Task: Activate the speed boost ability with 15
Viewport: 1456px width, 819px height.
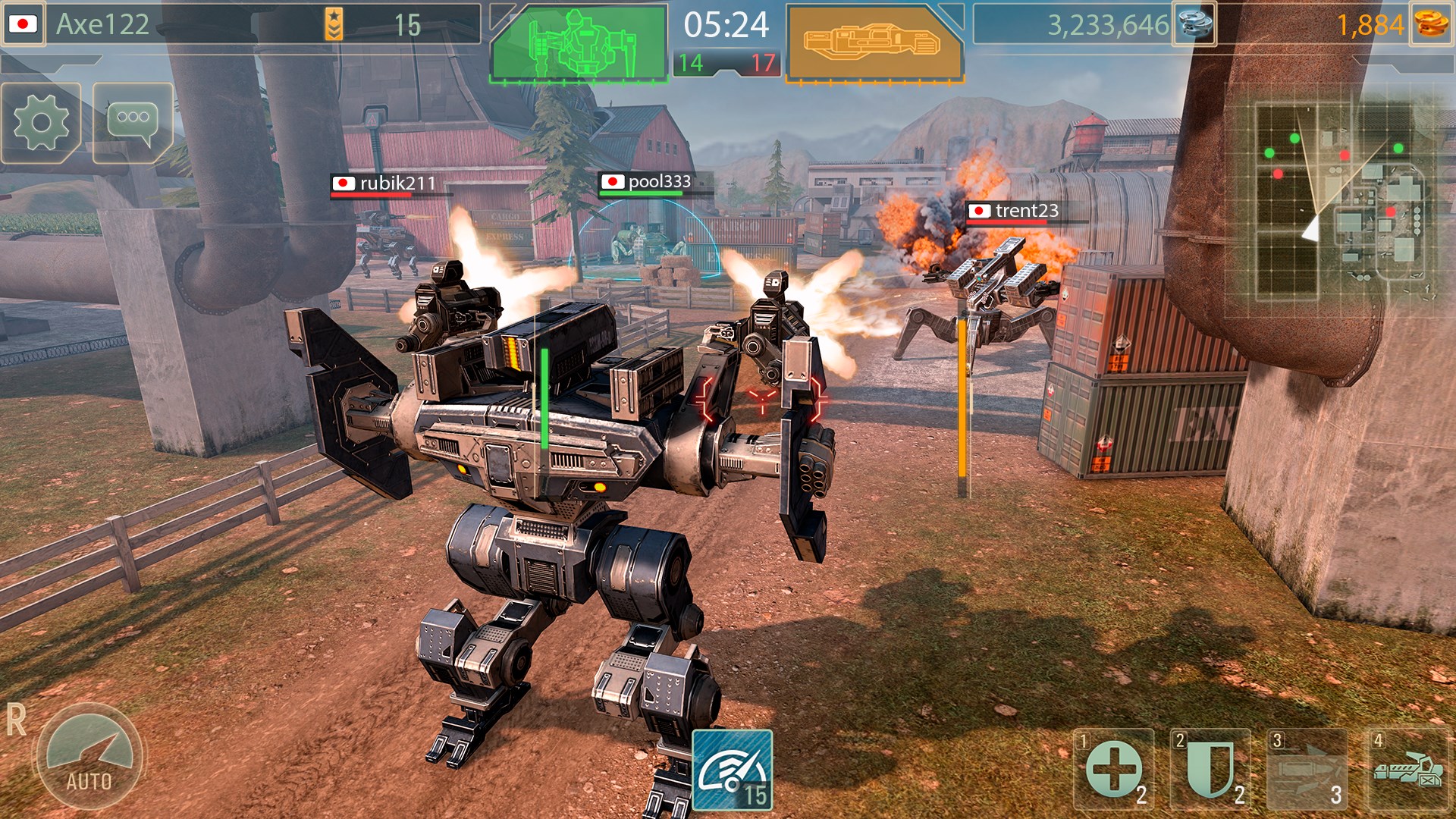Action: pos(732,770)
